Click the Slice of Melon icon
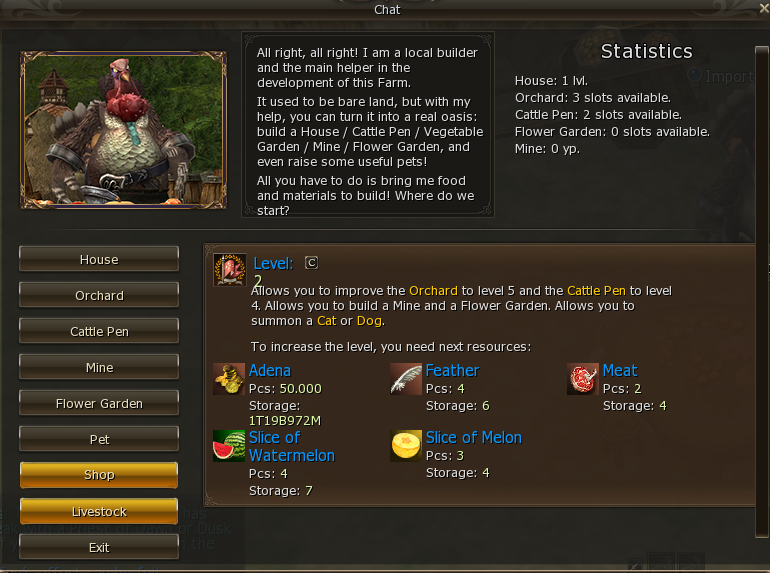The image size is (770, 573). 406,446
